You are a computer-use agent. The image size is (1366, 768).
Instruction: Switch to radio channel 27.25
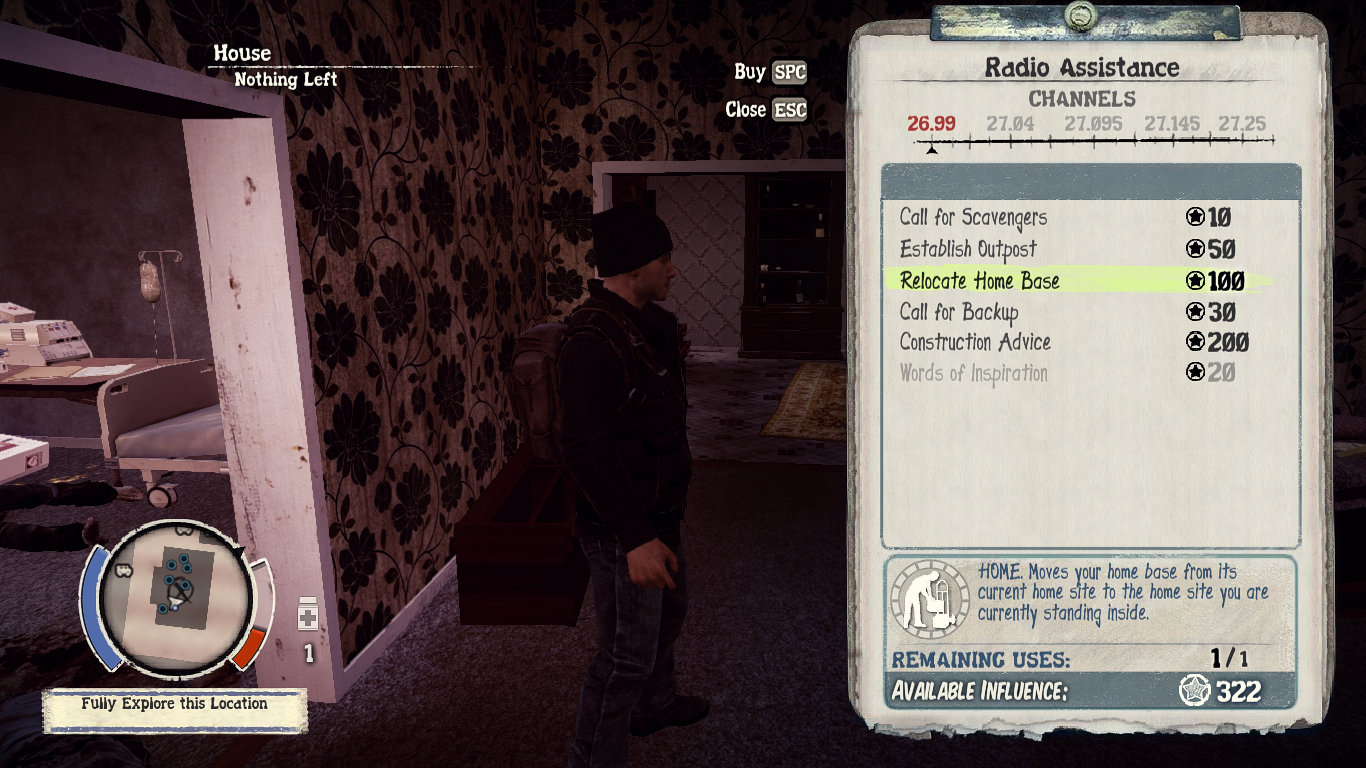click(x=1241, y=125)
